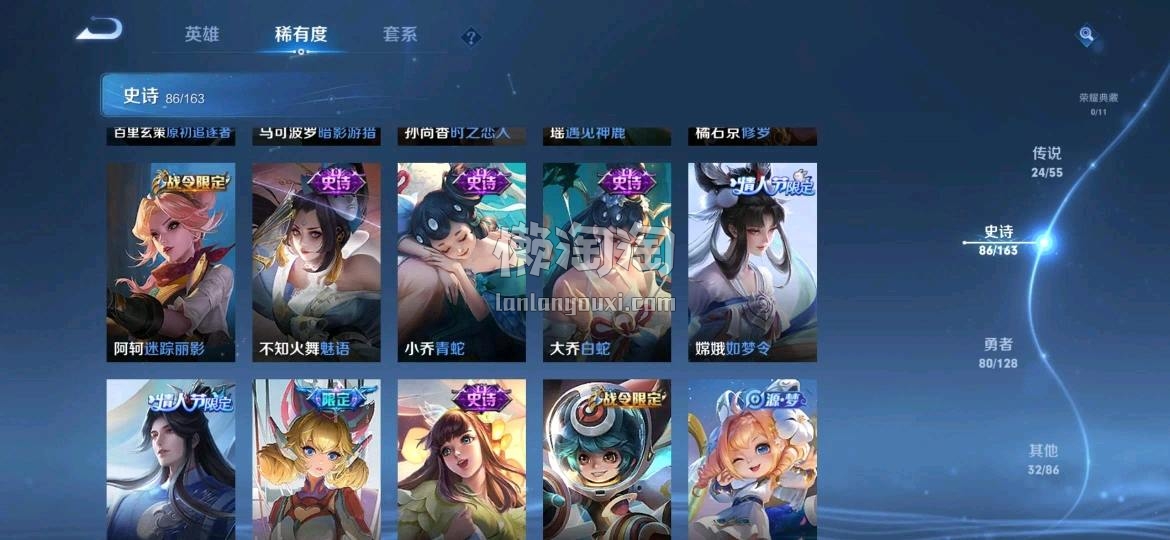Choose the blonde twin-tail 限定 skin card
The height and width of the screenshot is (540, 1170).
pyautogui.click(x=316, y=460)
